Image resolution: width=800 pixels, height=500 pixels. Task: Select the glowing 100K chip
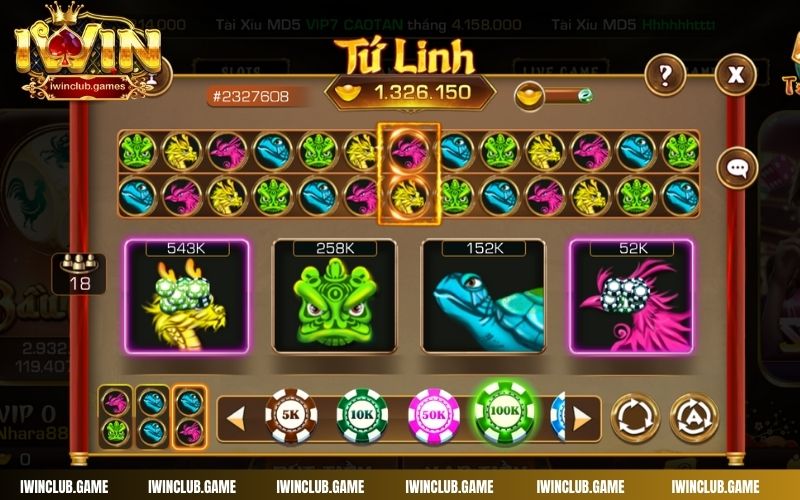pyautogui.click(x=505, y=412)
